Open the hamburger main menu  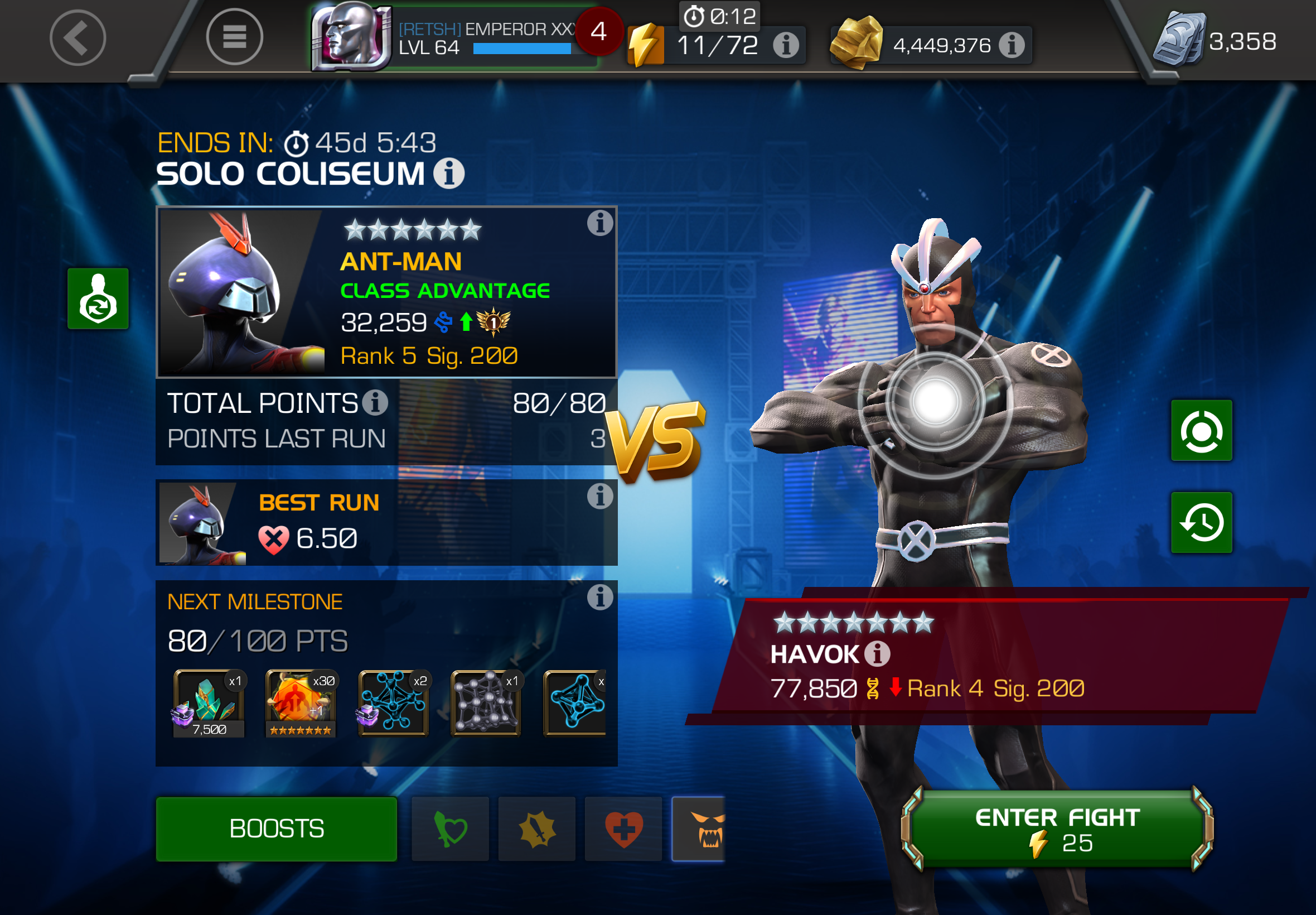tap(234, 38)
